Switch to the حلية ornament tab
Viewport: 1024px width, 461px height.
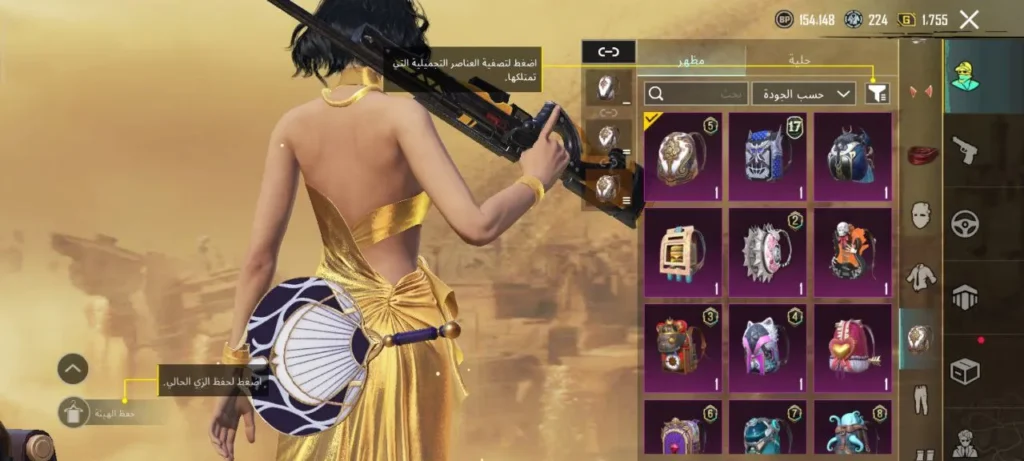(x=799, y=60)
